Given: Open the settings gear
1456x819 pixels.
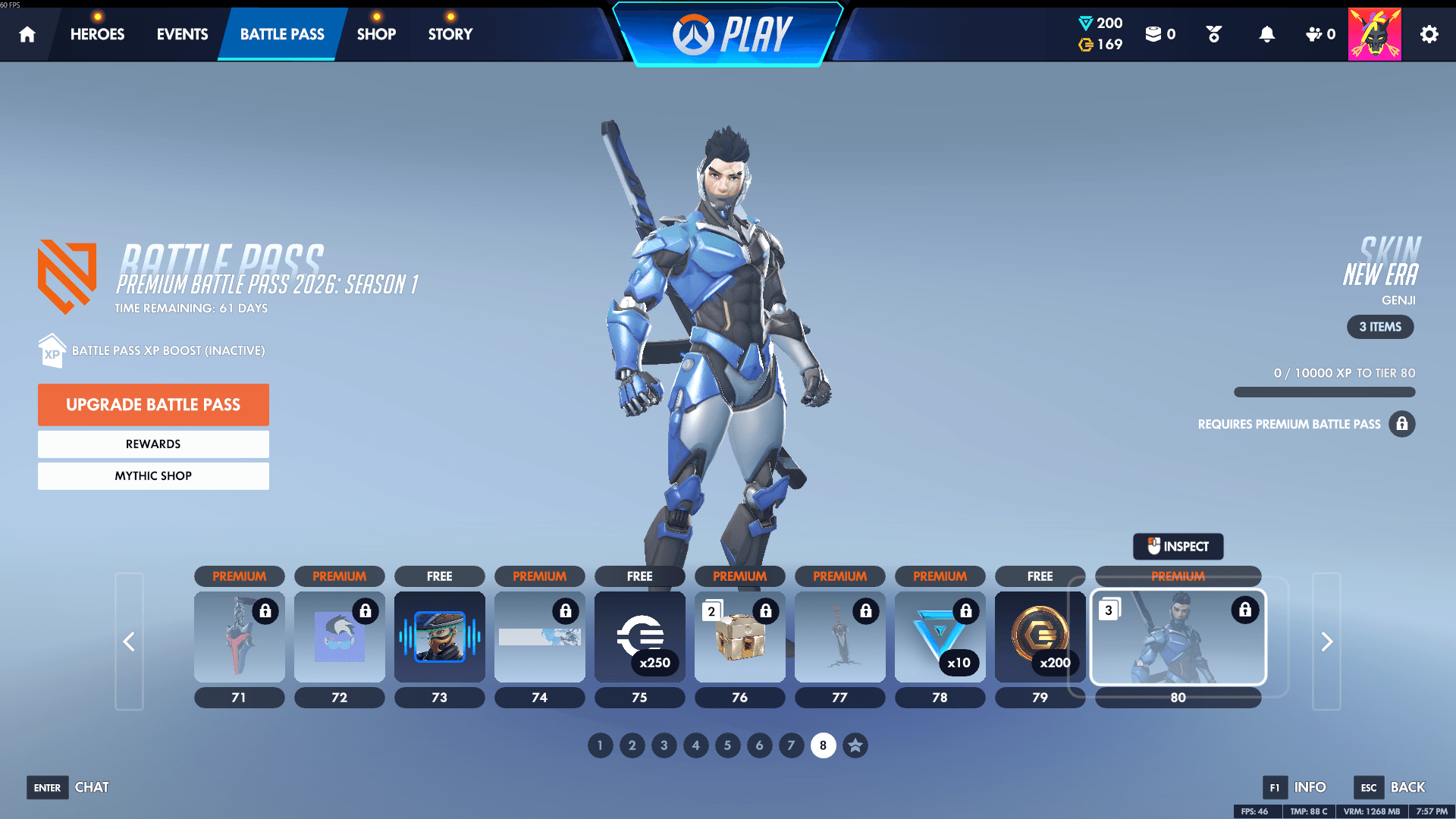Looking at the screenshot, I should [x=1429, y=34].
